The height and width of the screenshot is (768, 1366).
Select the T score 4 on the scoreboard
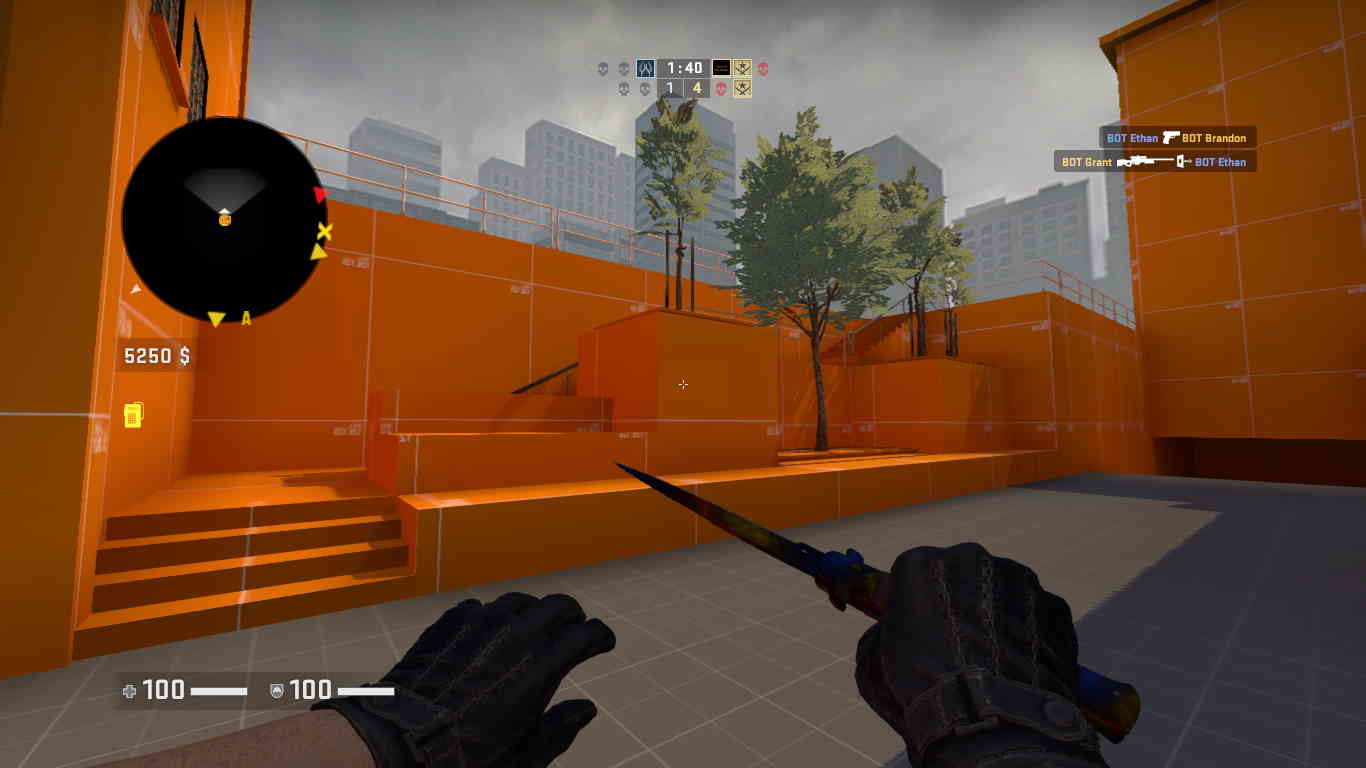tap(696, 88)
